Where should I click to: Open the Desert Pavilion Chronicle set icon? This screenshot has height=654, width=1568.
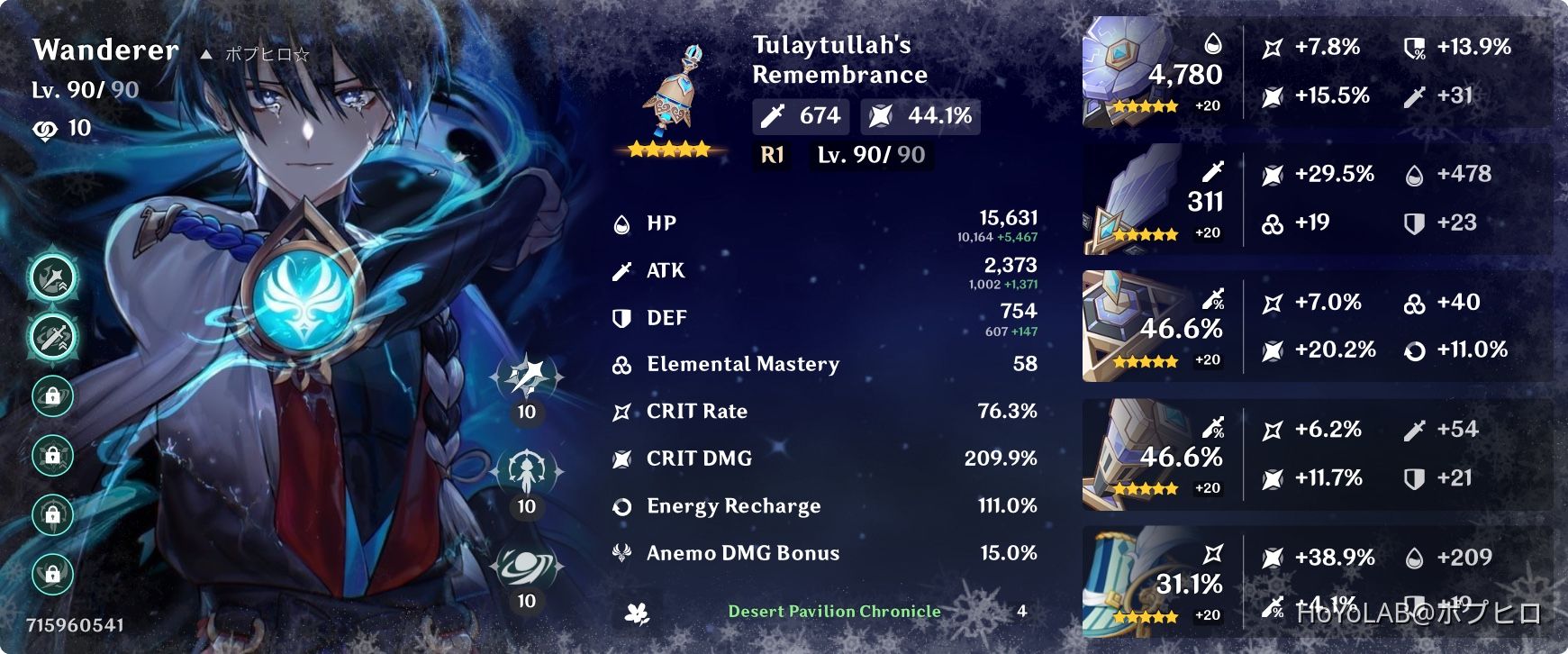636,611
